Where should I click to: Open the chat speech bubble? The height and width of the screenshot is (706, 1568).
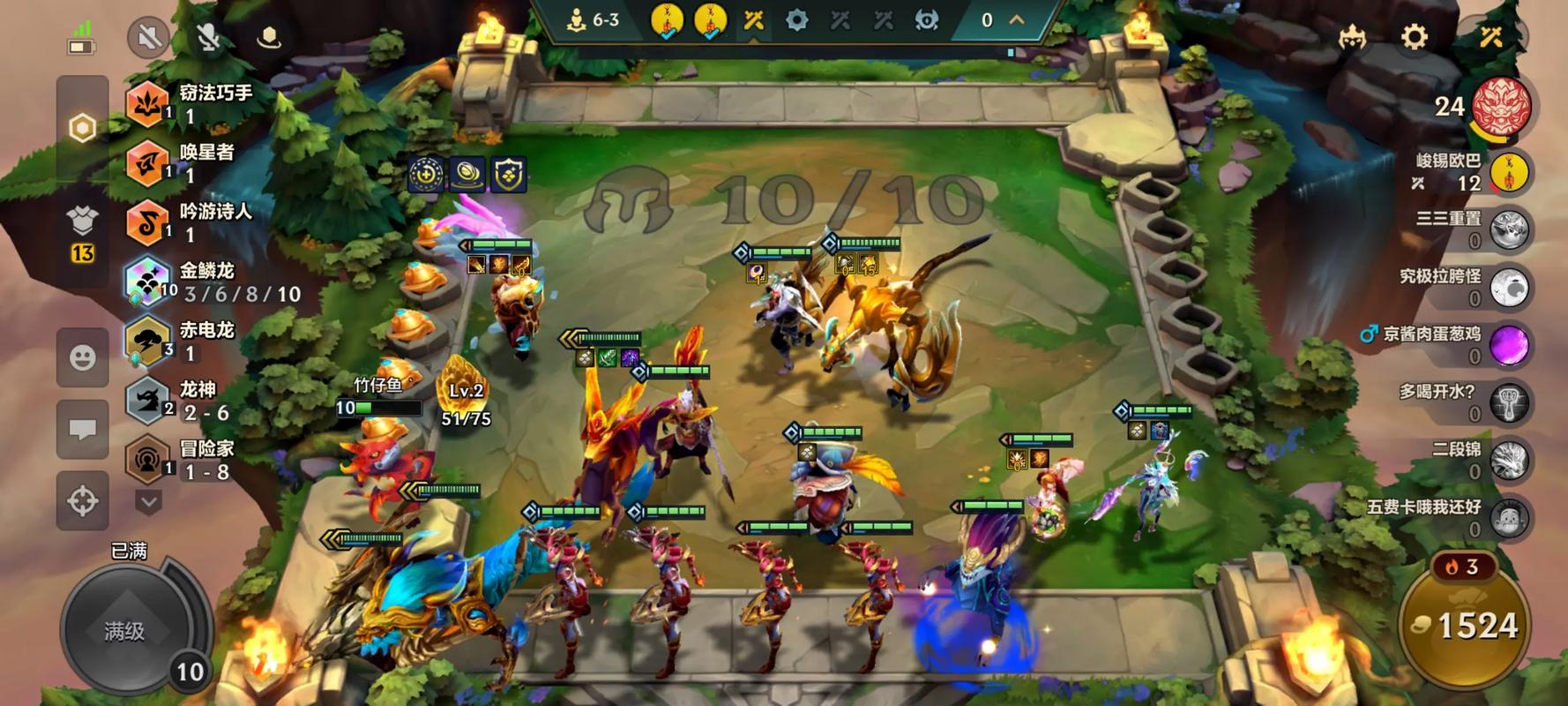83,430
